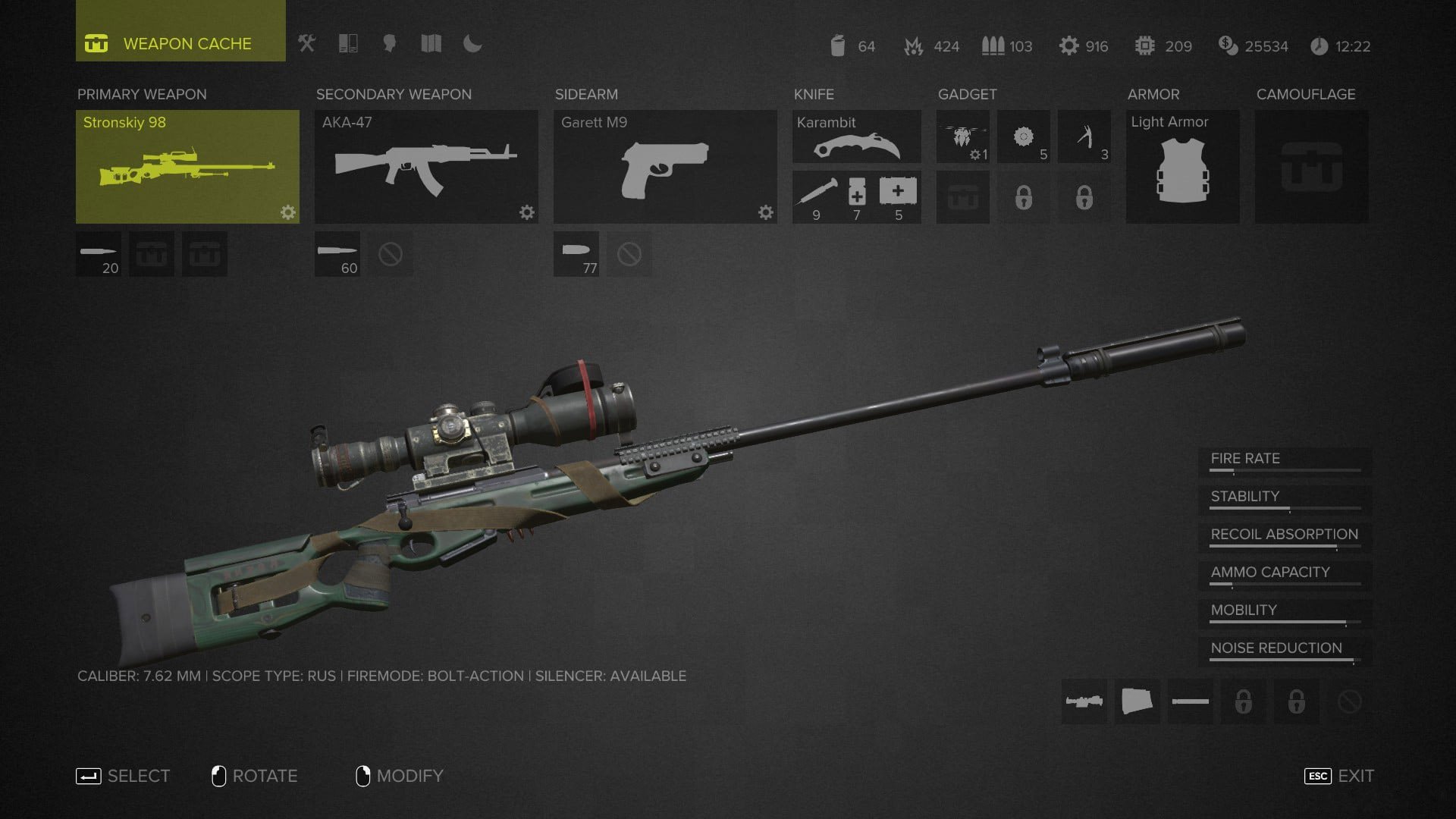Select the Garett M9 sidearm slot

665,167
